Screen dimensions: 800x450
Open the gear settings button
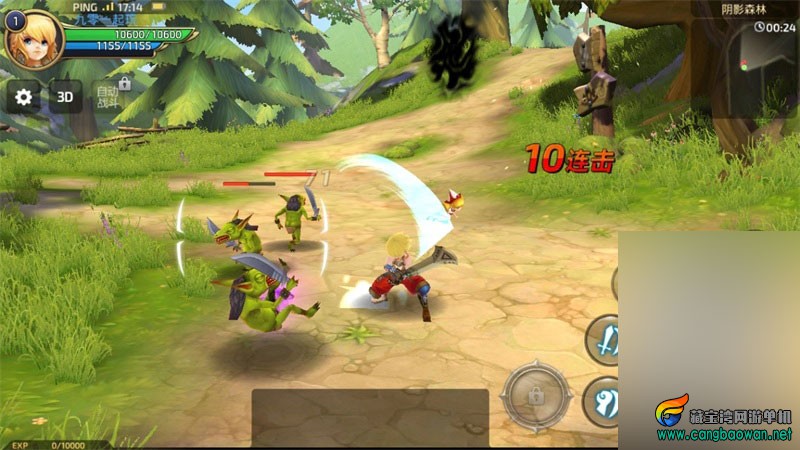coord(24,97)
